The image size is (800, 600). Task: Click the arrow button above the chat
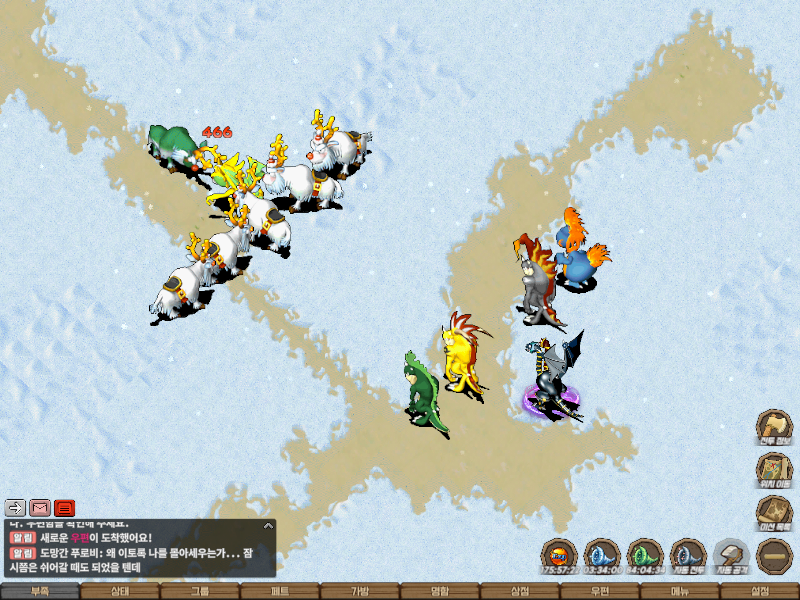coord(15,507)
